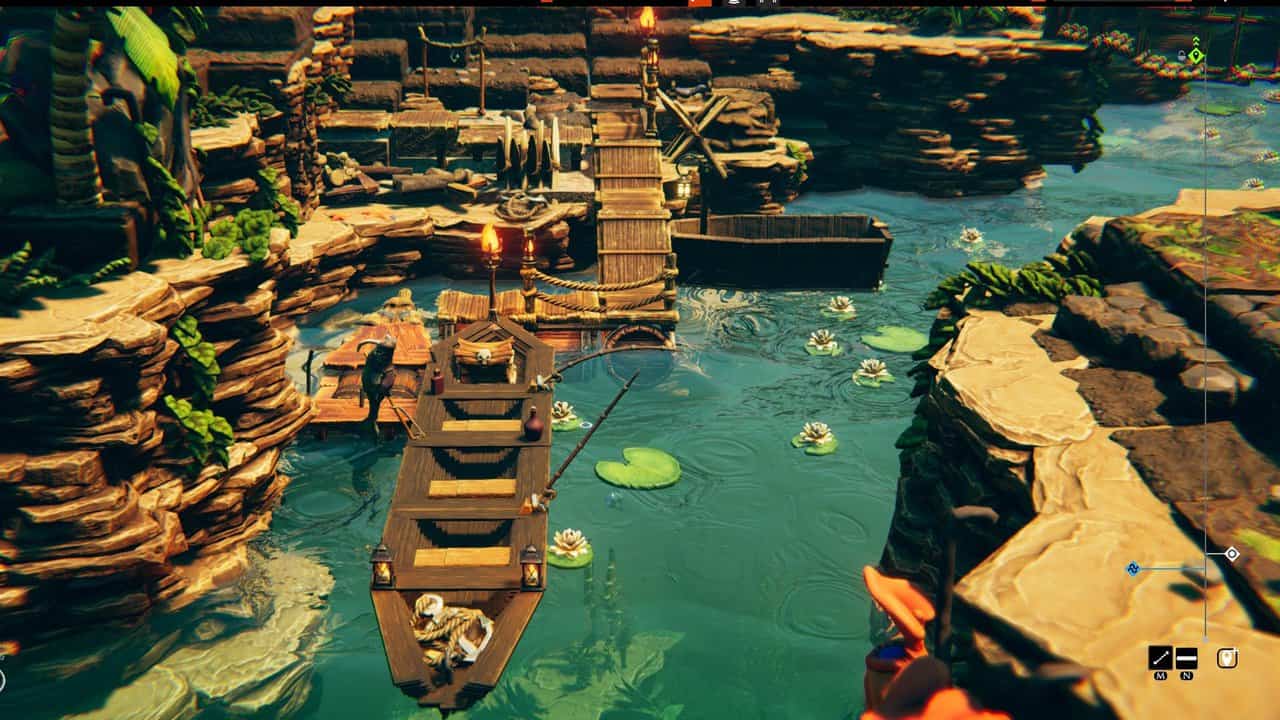Viewport: 1280px width, 720px height.
Task: Expand the chevron arrows above the quest marker
Action: point(1196,40)
